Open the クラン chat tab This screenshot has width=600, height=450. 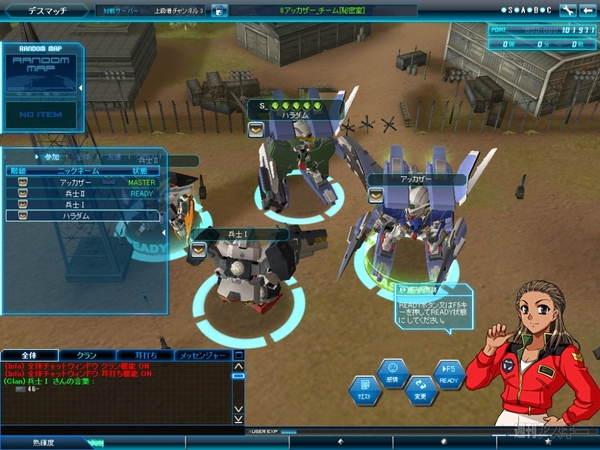86,355
